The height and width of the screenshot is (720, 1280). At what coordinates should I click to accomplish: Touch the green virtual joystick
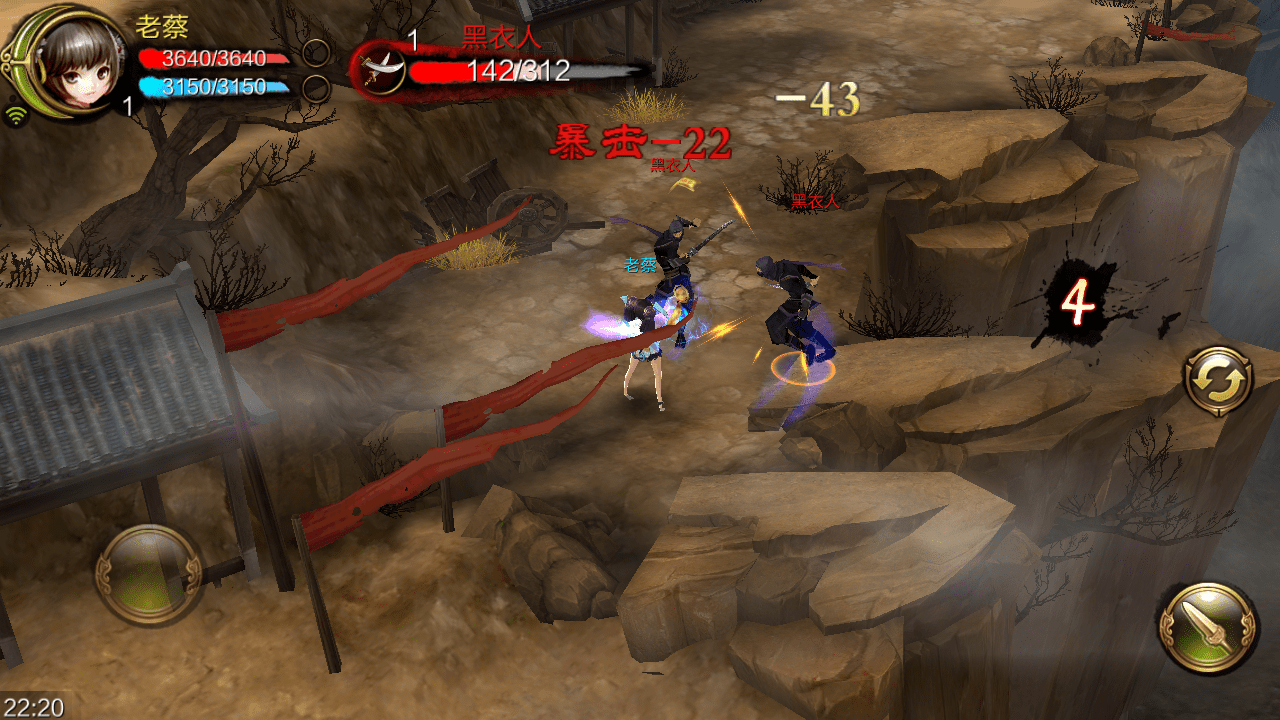[149, 574]
